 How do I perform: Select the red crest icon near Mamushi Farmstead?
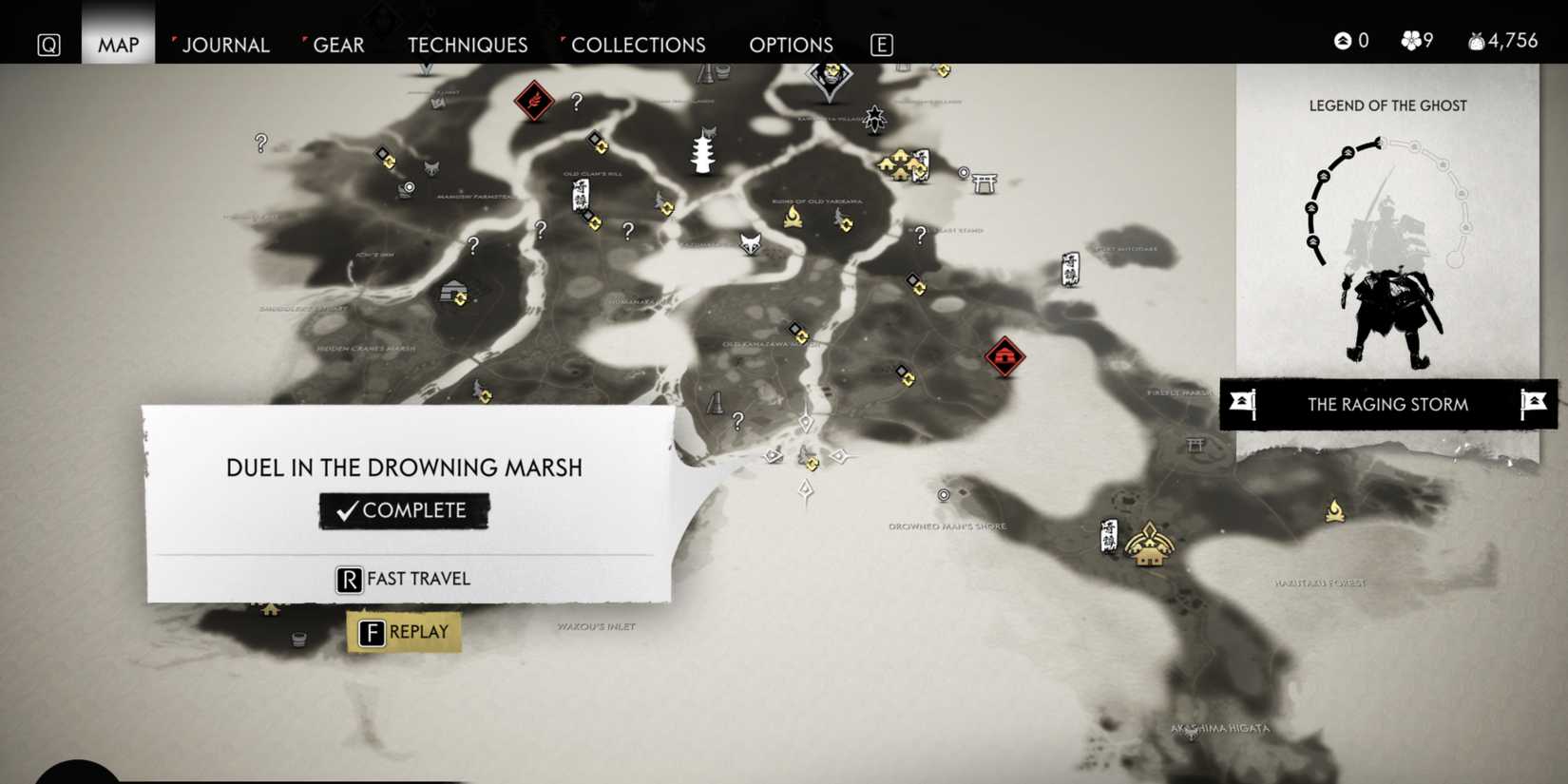pyautogui.click(x=532, y=100)
